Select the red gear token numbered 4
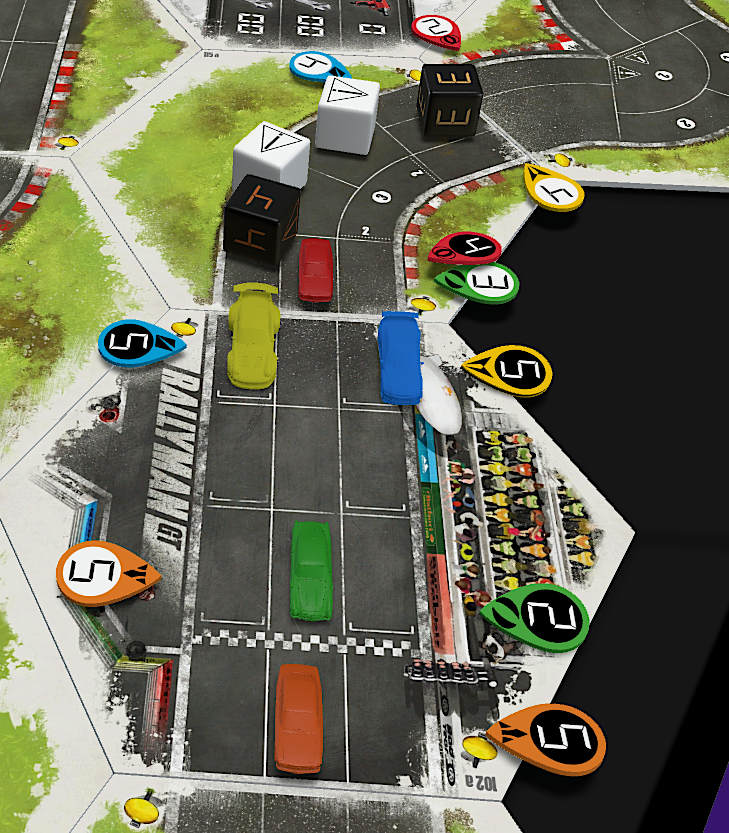The width and height of the screenshot is (729, 833). pos(465,248)
